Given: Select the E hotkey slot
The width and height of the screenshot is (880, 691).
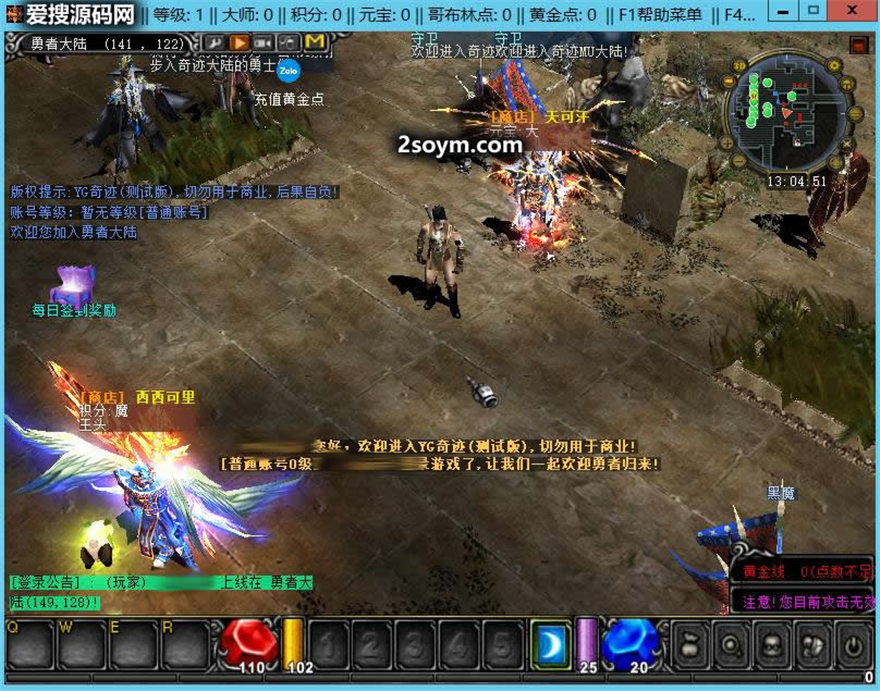Looking at the screenshot, I should click(133, 644).
